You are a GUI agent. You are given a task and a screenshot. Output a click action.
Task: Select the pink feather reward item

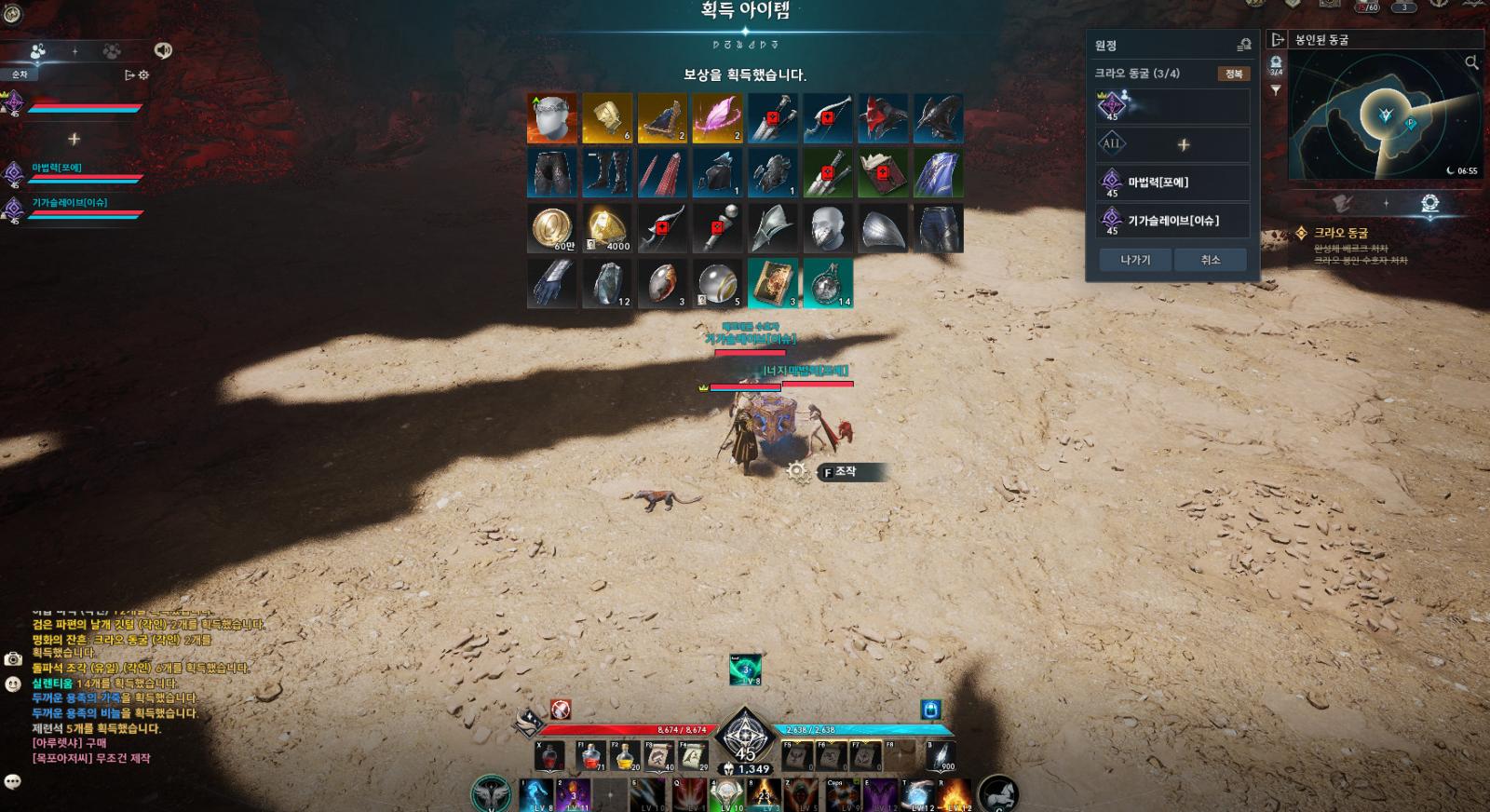click(717, 118)
